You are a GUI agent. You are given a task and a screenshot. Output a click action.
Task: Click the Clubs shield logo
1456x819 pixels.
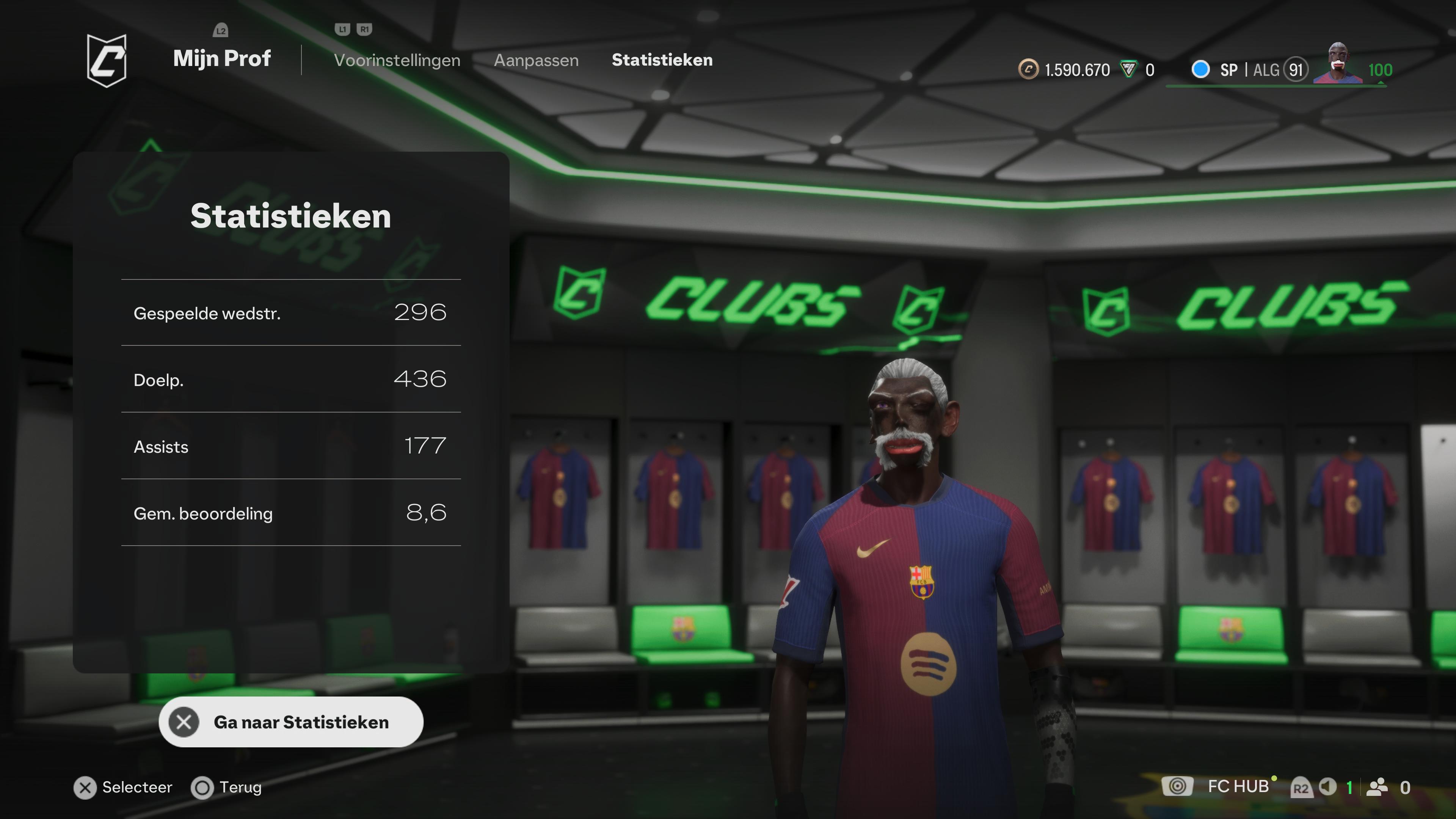106,60
